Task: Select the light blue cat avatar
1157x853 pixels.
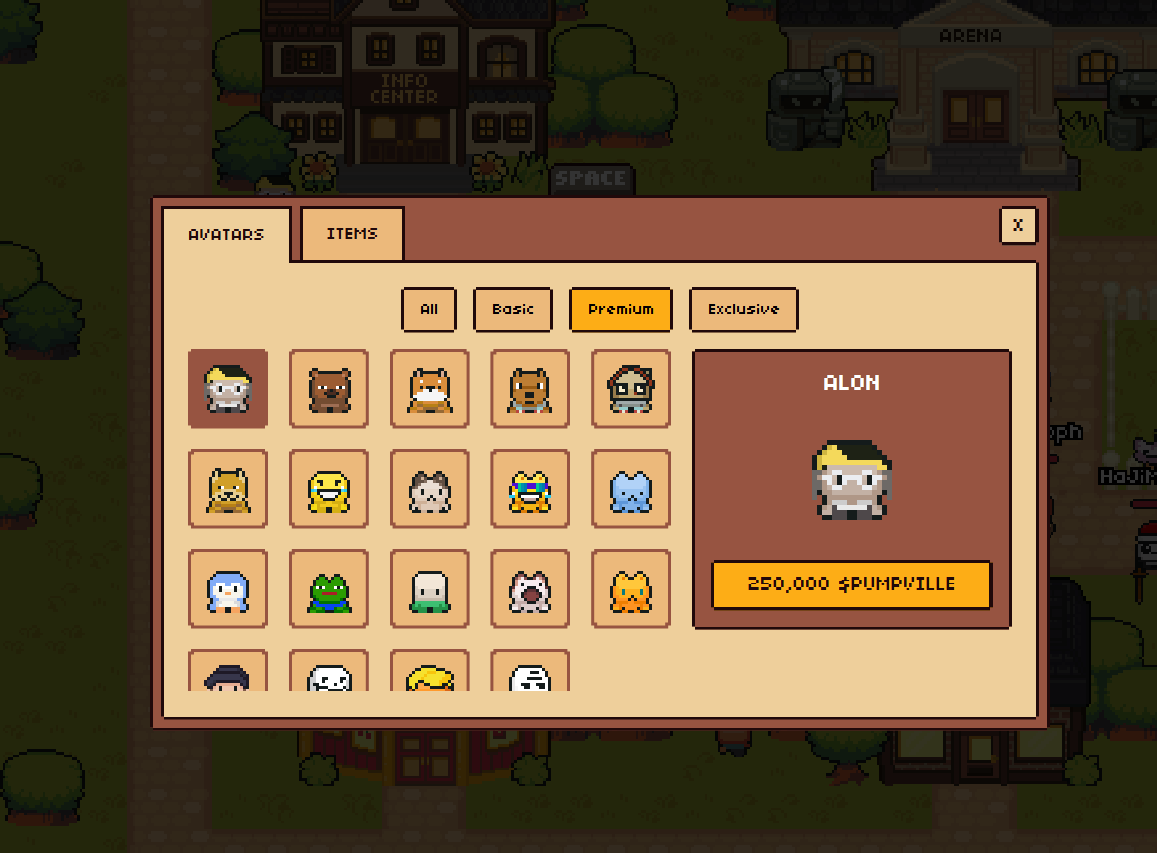Action: 631,489
